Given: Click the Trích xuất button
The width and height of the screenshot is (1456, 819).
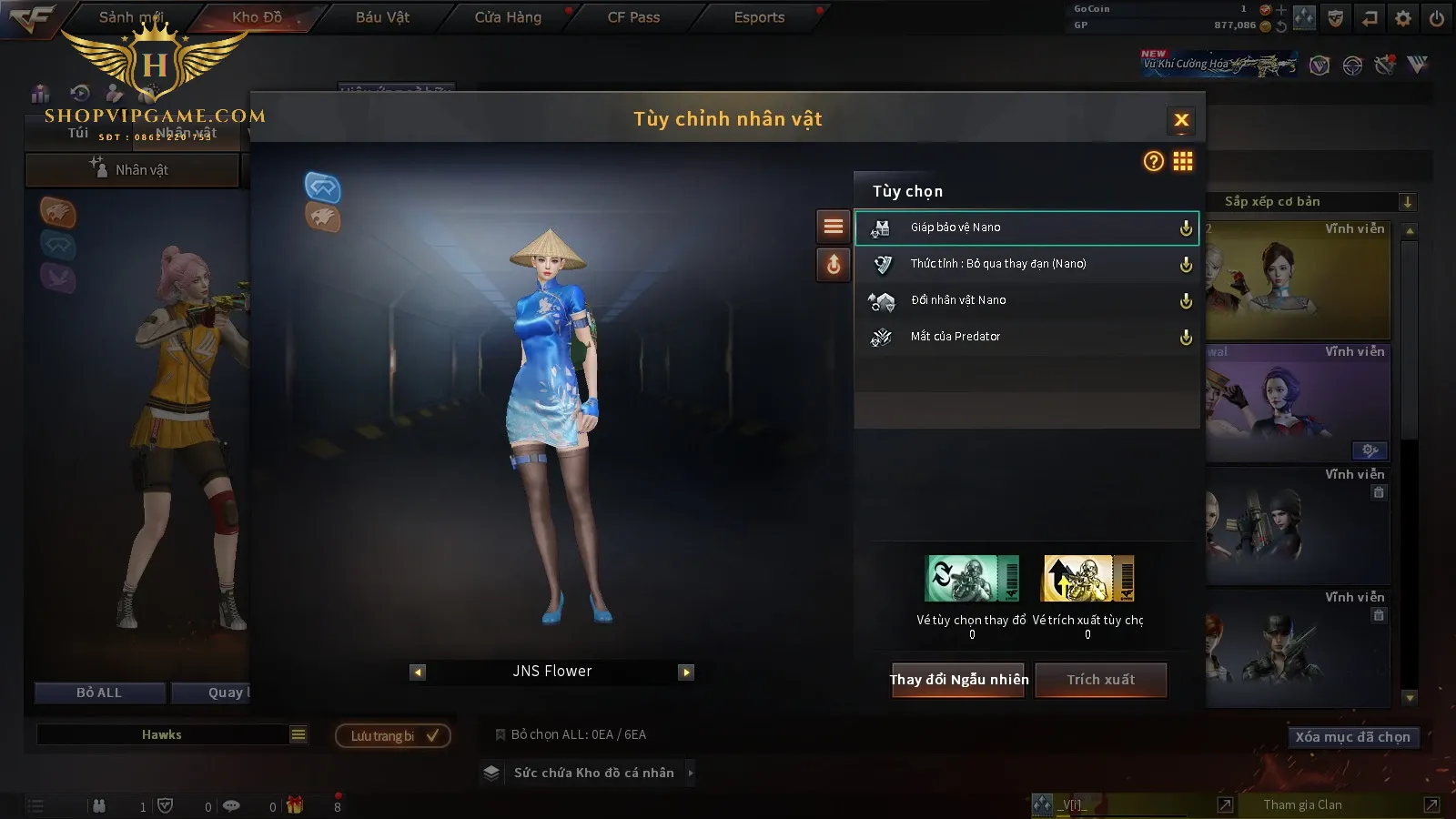Looking at the screenshot, I should click(1100, 680).
